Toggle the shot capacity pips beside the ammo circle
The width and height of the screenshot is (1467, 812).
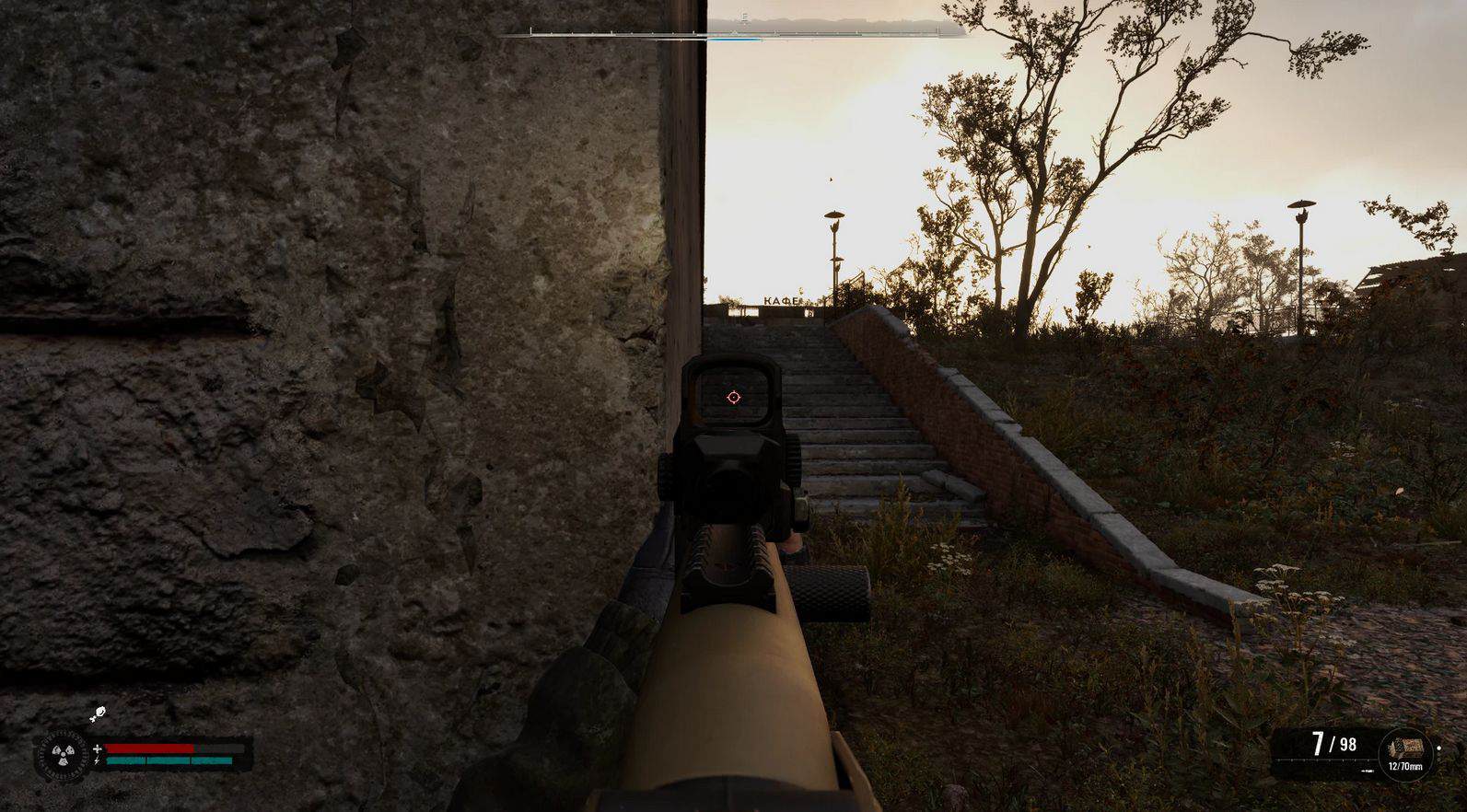pyautogui.click(x=1438, y=752)
